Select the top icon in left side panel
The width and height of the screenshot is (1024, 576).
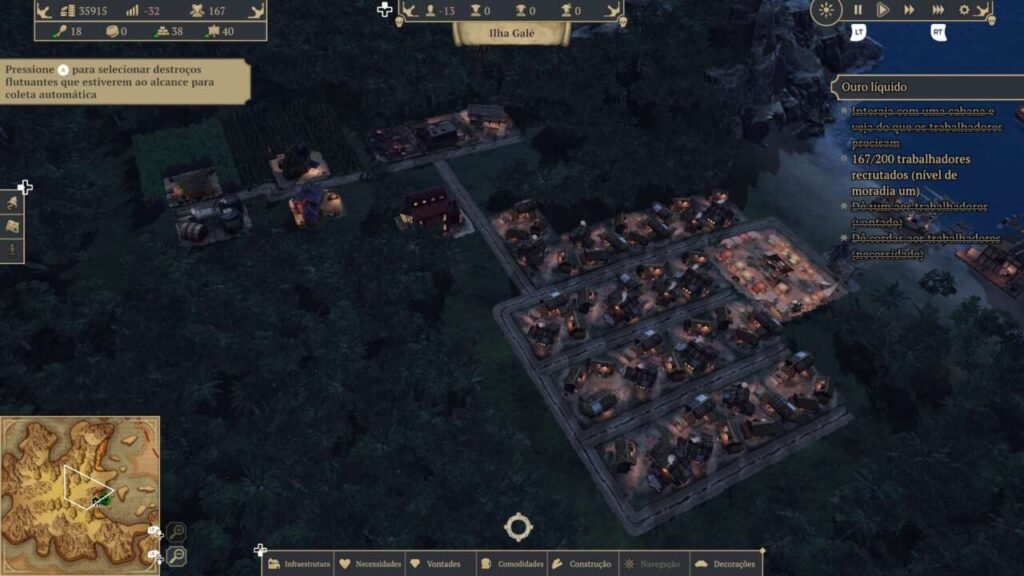click(x=13, y=203)
